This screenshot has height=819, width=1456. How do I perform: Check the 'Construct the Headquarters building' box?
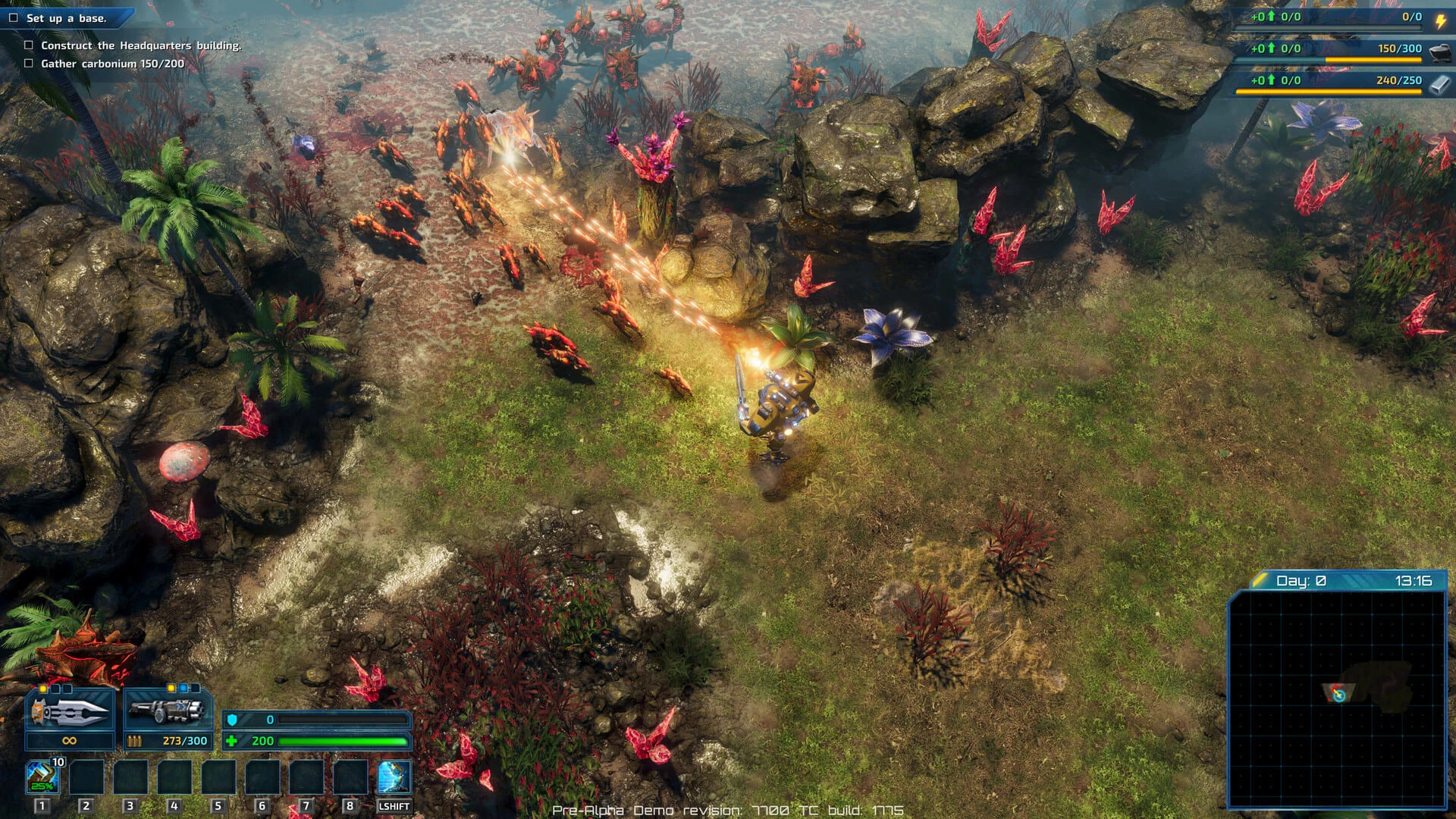(x=28, y=46)
